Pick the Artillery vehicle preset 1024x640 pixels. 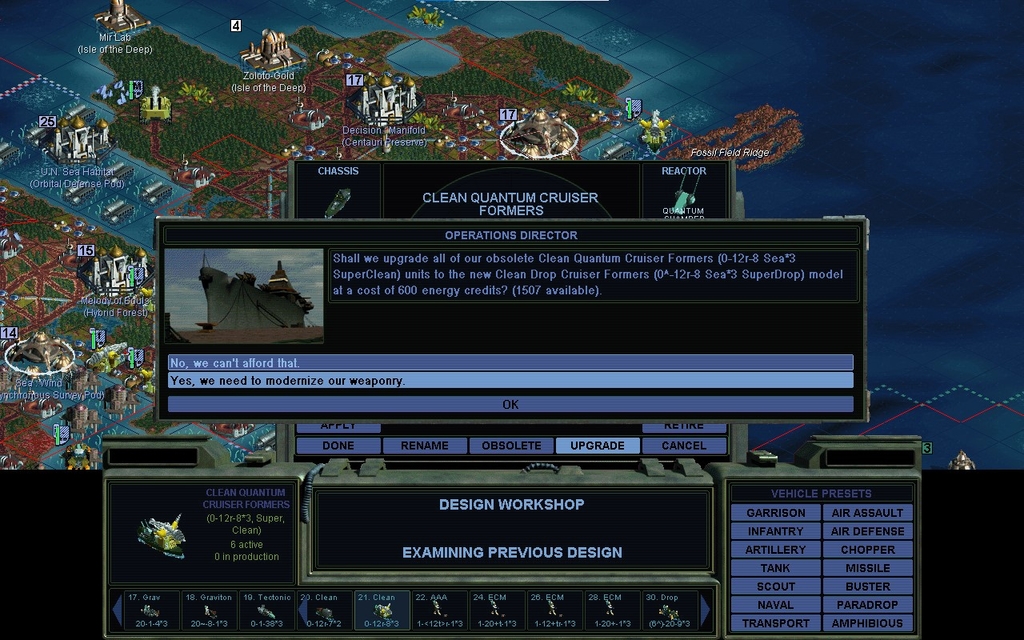775,550
